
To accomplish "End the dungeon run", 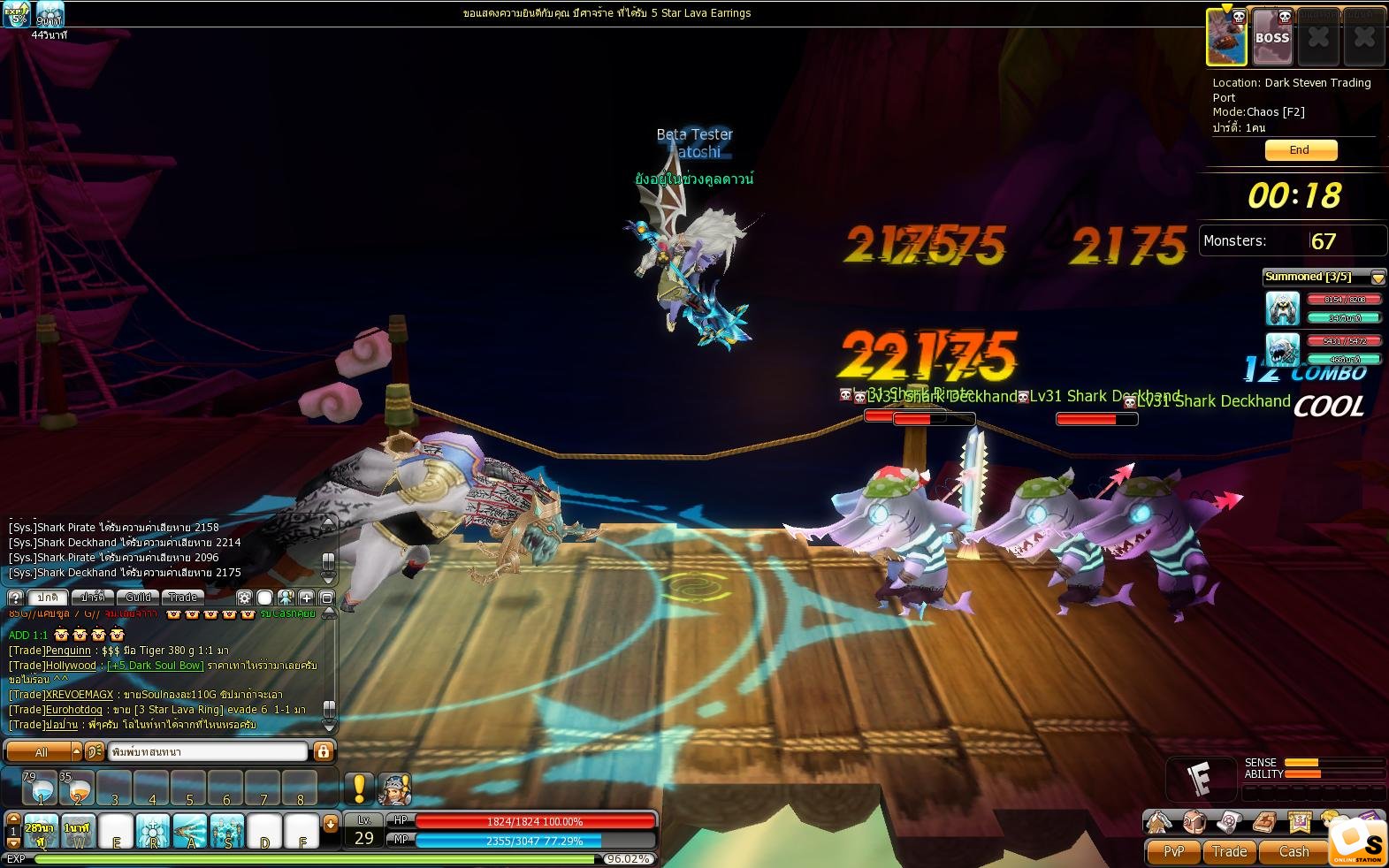I will (1300, 150).
